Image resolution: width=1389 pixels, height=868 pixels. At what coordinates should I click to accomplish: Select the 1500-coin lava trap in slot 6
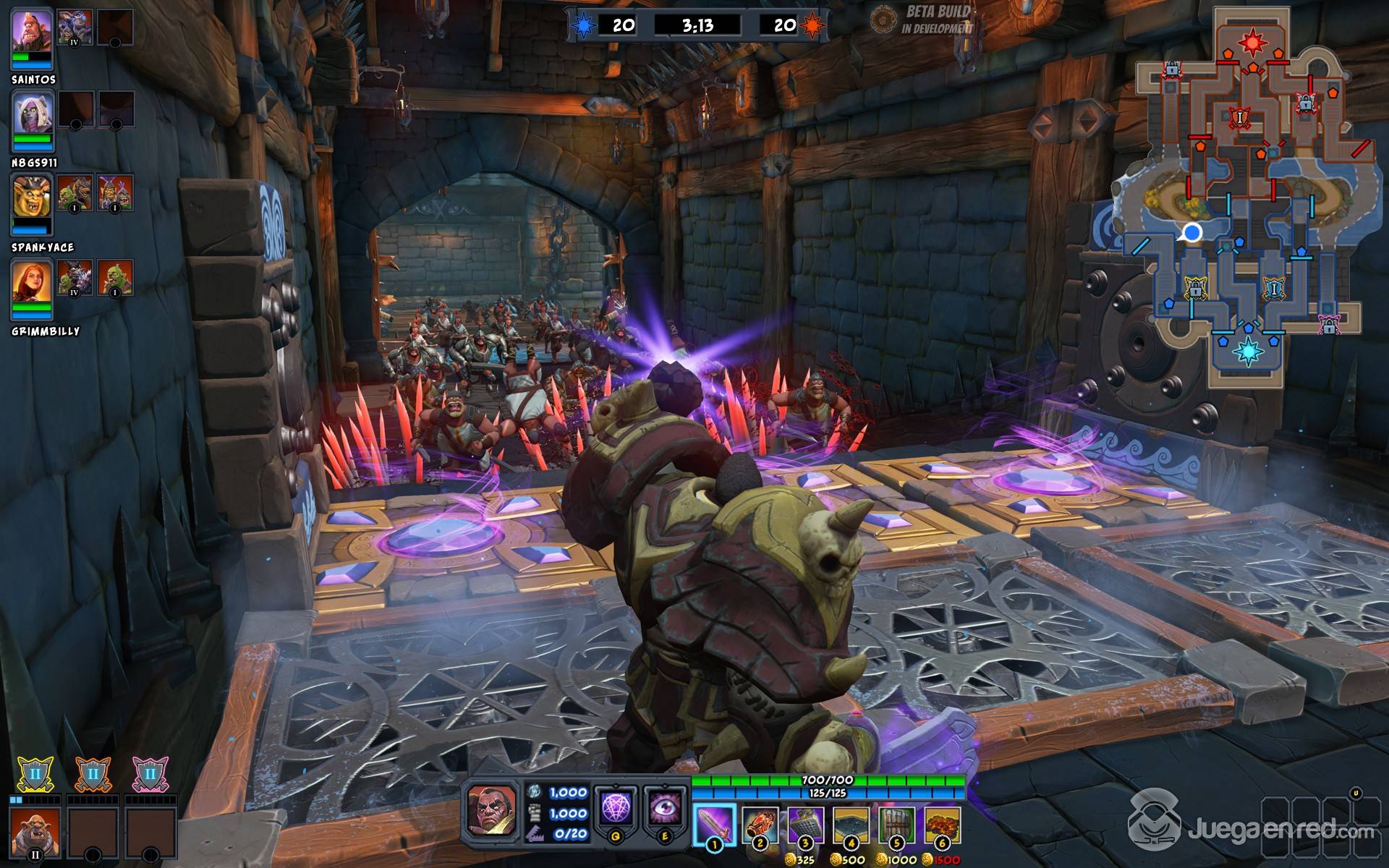942,825
